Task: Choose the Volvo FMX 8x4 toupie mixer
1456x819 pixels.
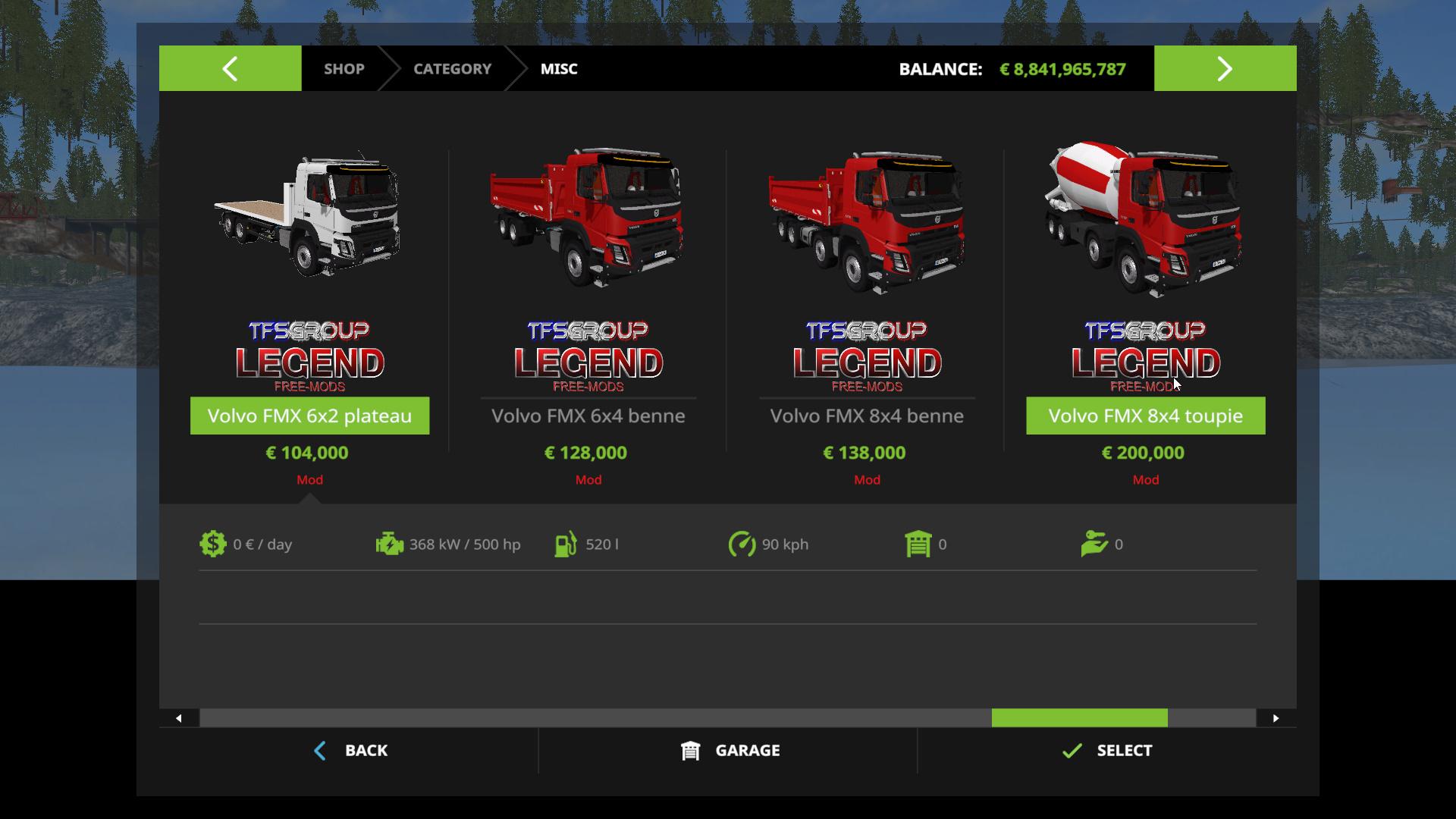Action: click(1145, 416)
